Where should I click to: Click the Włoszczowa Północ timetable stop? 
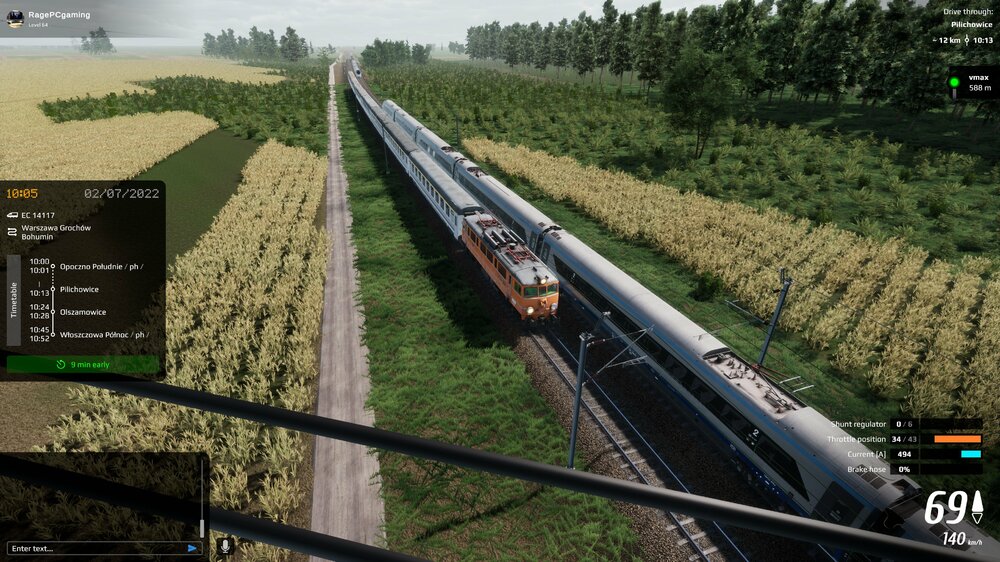[103, 334]
